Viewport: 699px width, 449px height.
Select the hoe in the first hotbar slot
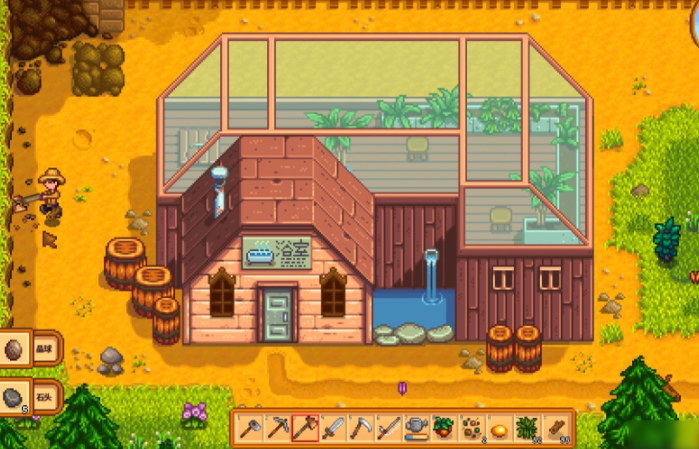coord(250,429)
